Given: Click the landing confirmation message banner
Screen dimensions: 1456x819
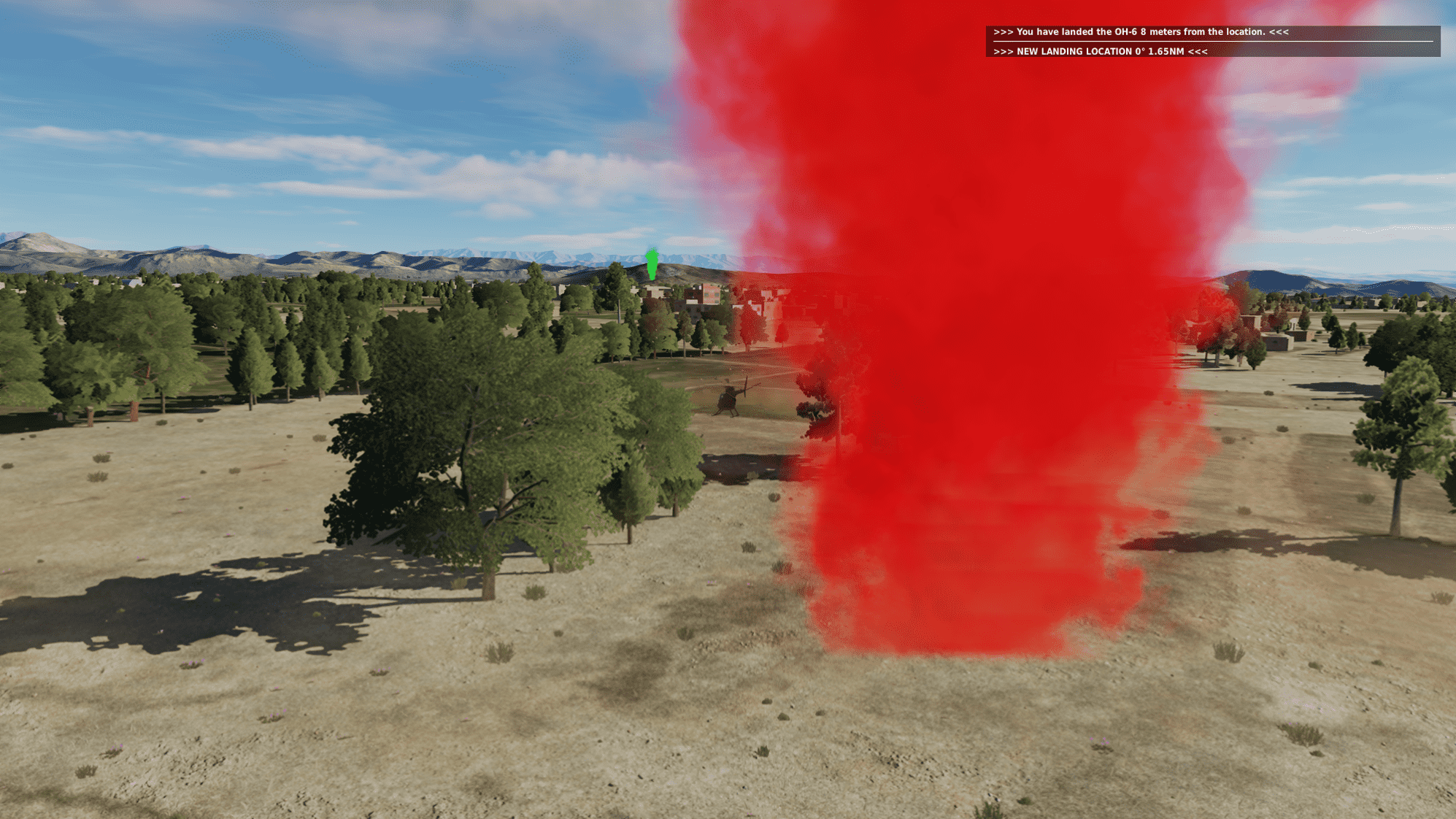Looking at the screenshot, I should 1212,32.
